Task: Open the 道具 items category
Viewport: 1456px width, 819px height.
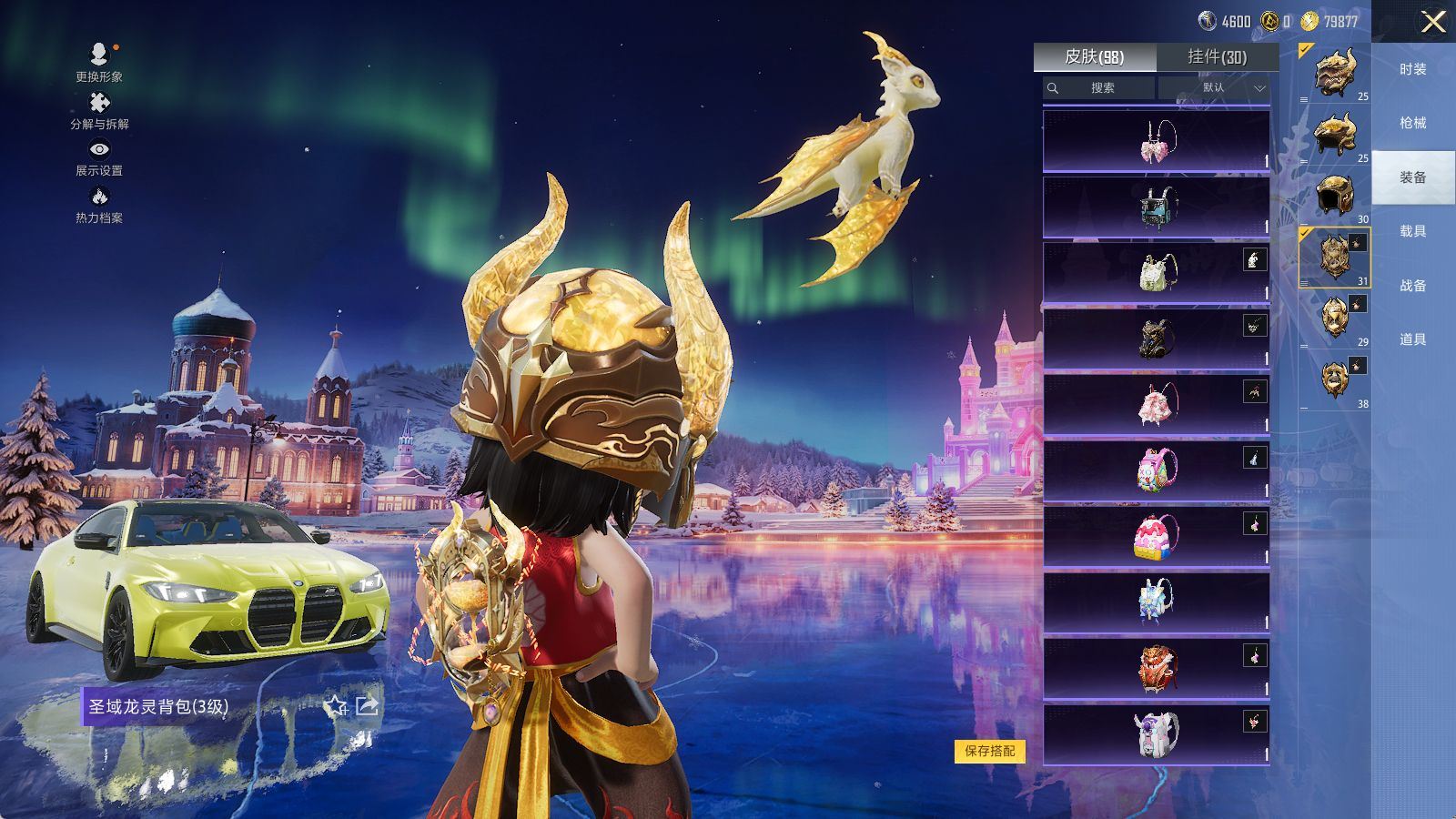Action: (x=1412, y=339)
